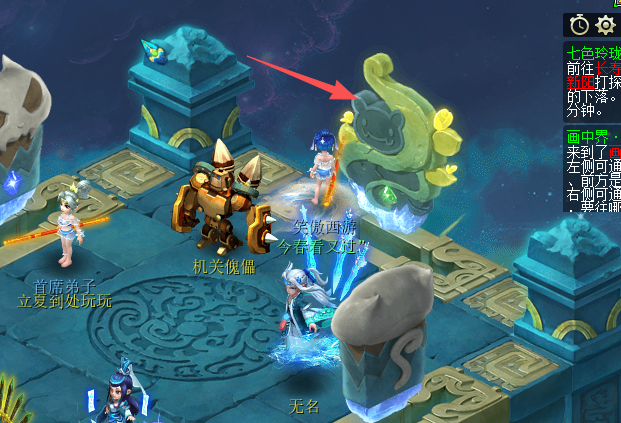Open the stopwatch timer icon
This screenshot has width=621, height=423.
click(x=579, y=24)
